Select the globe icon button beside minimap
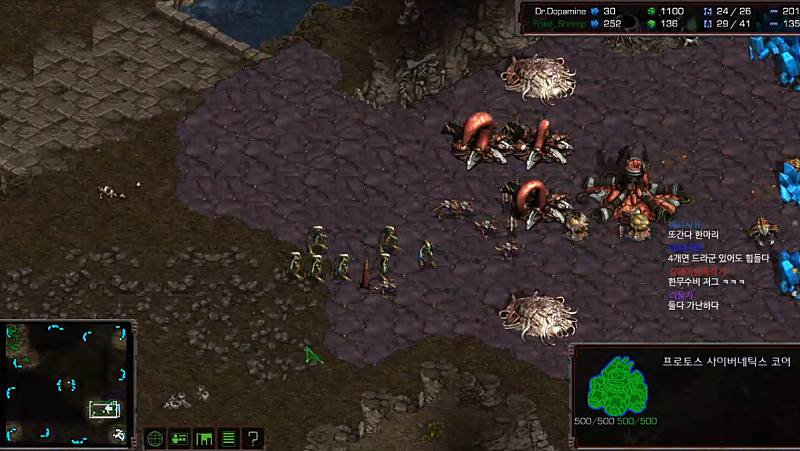 [155, 438]
